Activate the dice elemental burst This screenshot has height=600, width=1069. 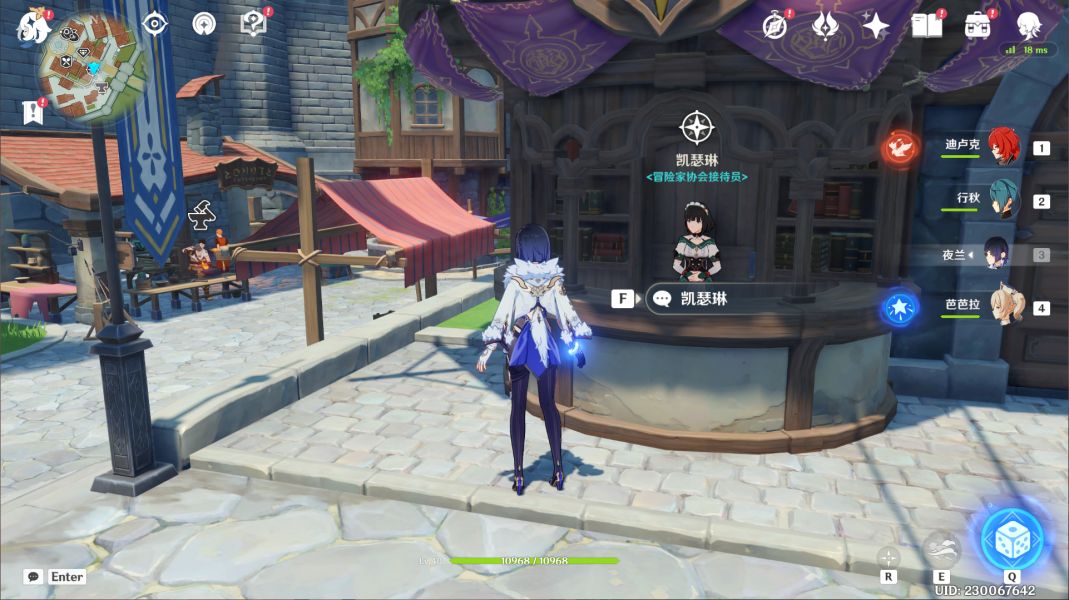[x=1011, y=539]
